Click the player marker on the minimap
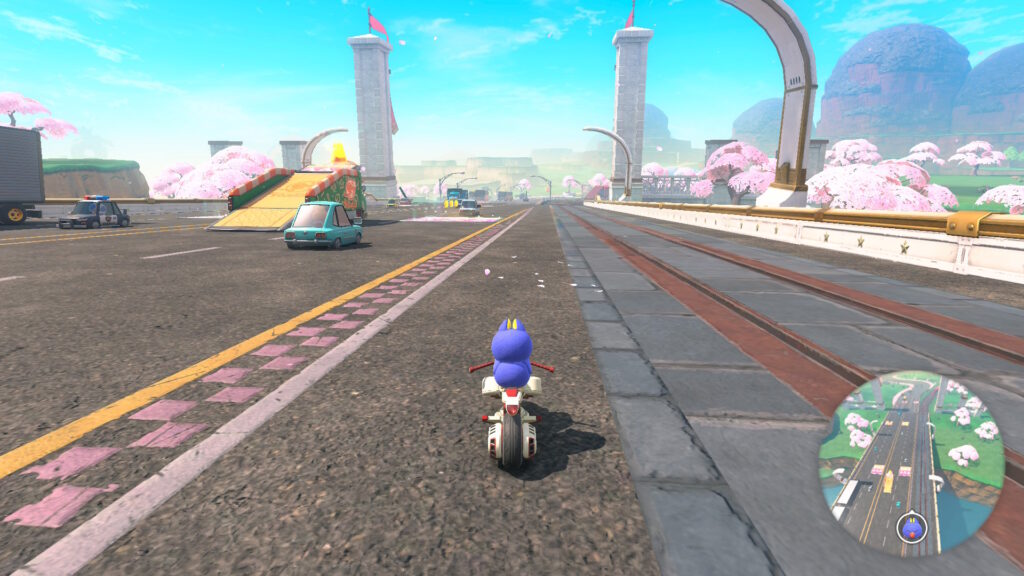The width and height of the screenshot is (1024, 576). coord(909,522)
